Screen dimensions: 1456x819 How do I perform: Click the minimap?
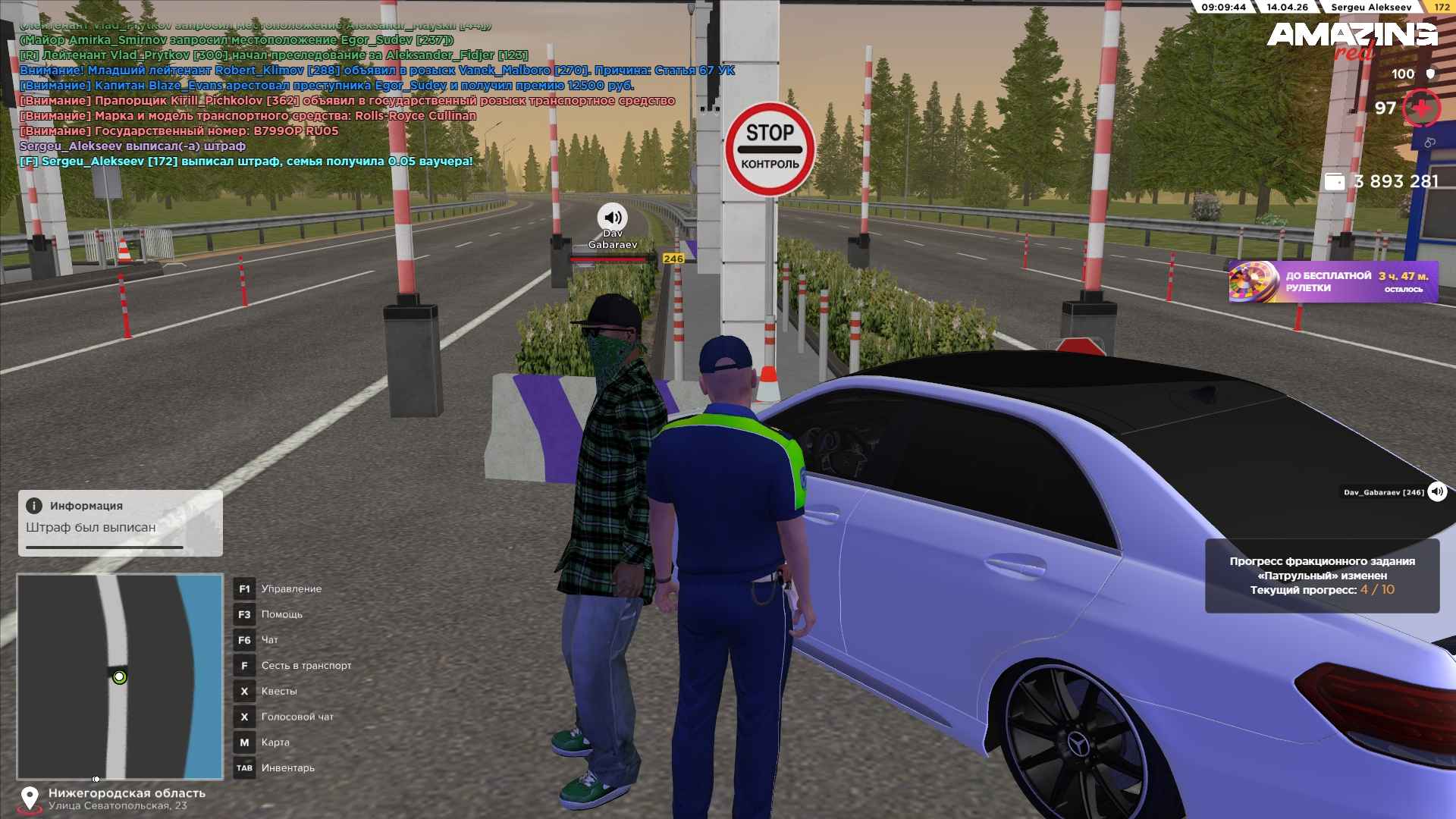tap(120, 676)
